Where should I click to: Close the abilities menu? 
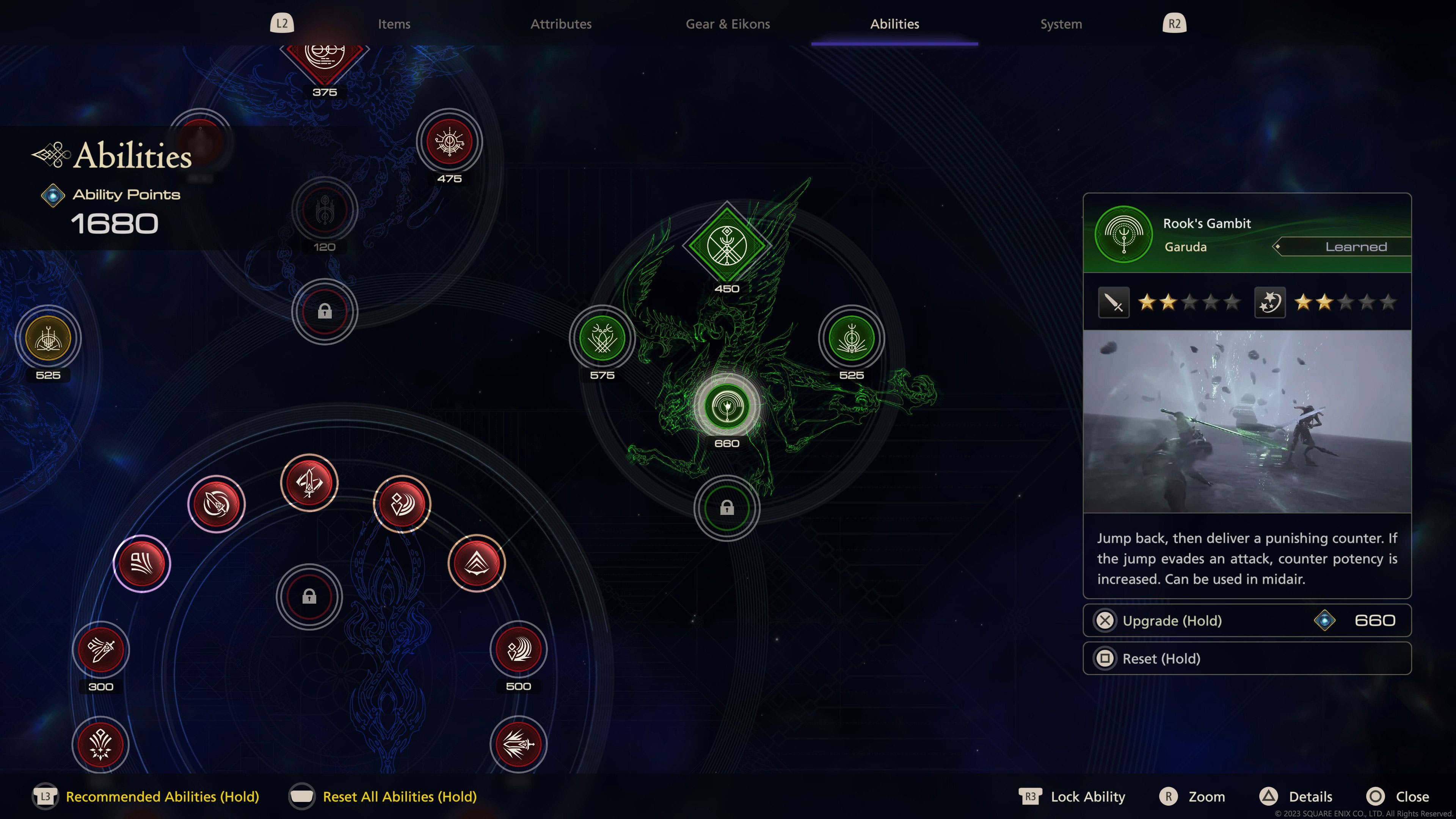pyautogui.click(x=1411, y=796)
